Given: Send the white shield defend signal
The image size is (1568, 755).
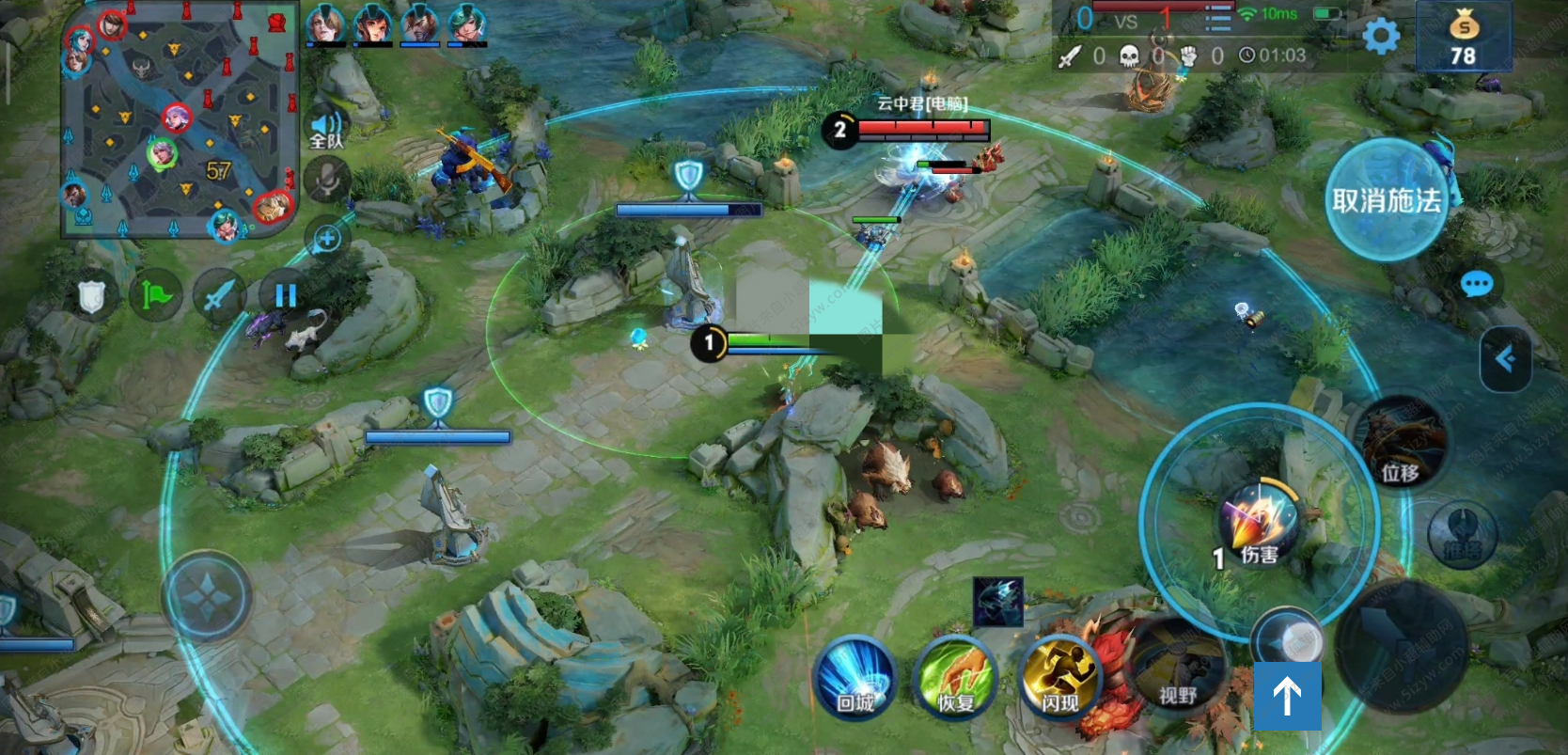Looking at the screenshot, I should click(91, 297).
